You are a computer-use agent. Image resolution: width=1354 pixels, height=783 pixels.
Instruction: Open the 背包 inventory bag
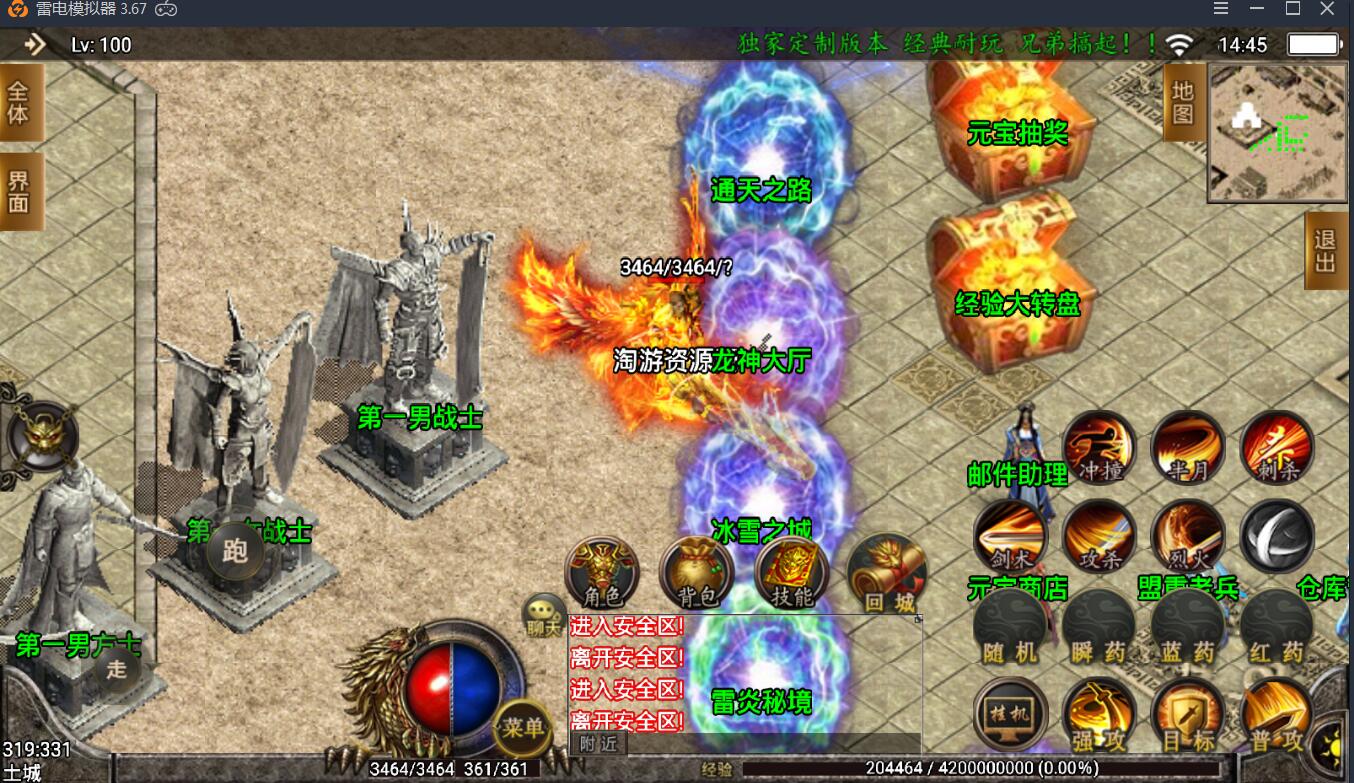(697, 572)
